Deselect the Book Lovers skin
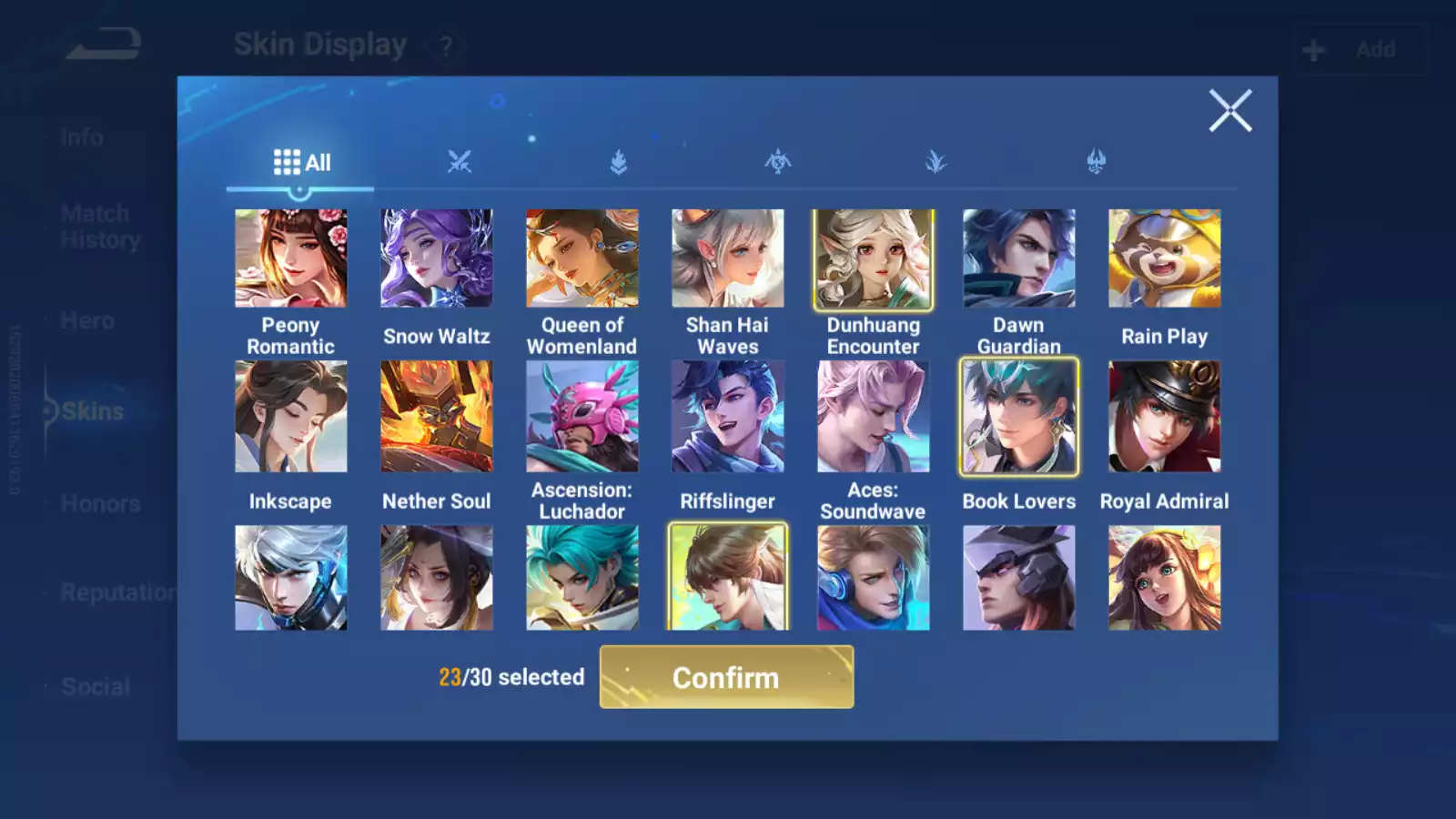Screen dimensions: 1456x819 click(1018, 417)
